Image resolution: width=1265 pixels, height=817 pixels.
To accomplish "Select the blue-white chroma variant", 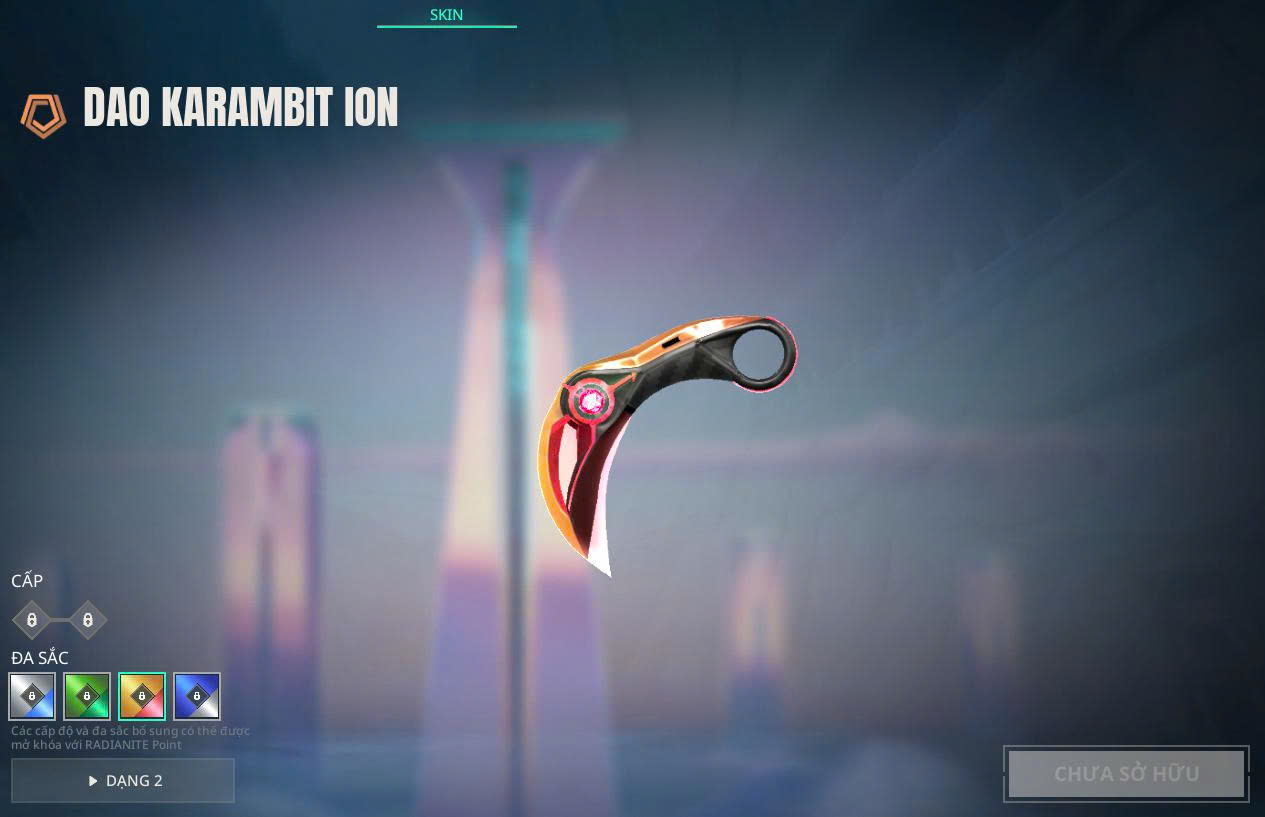I will point(197,696).
